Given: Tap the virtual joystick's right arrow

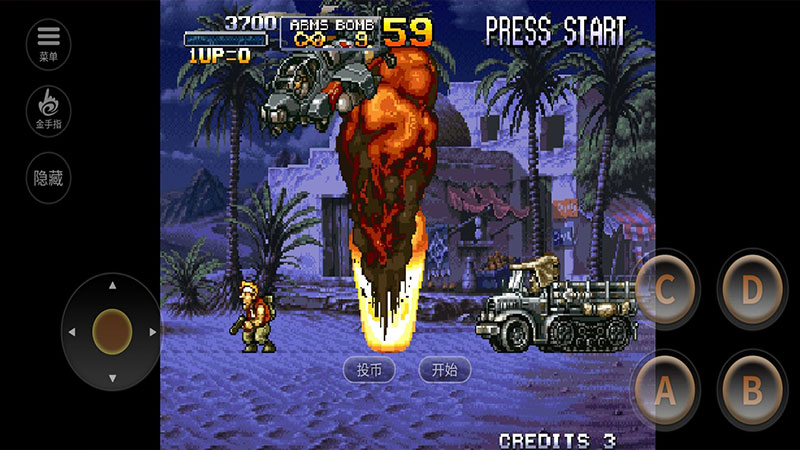Looking at the screenshot, I should pos(153,331).
